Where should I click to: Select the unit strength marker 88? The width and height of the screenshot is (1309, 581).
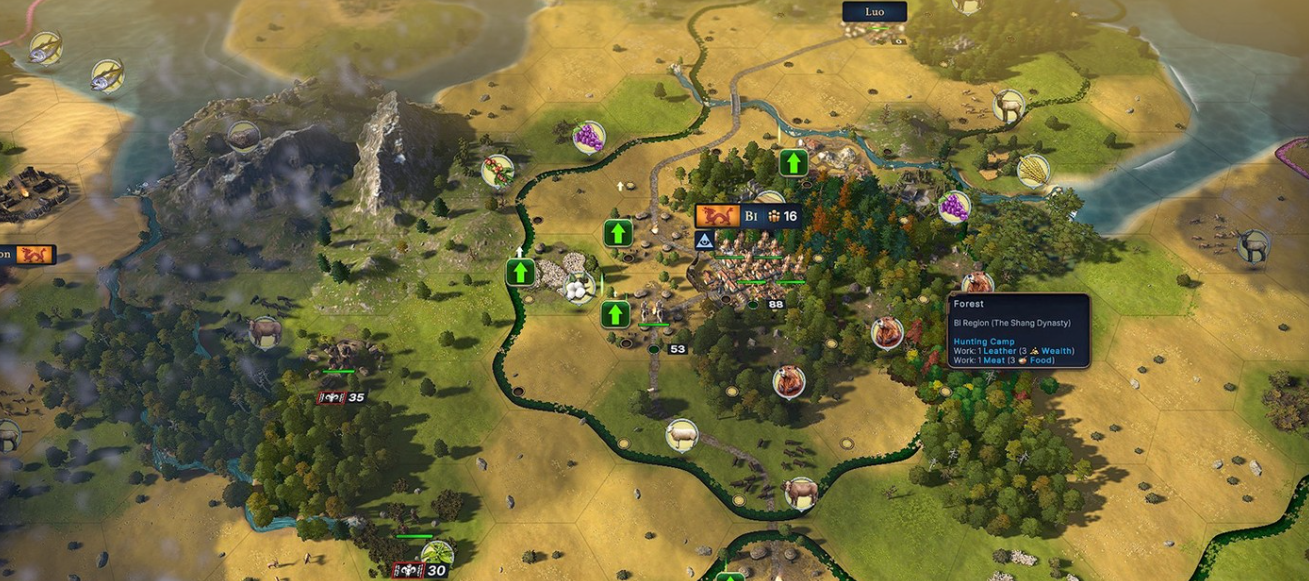coord(776,304)
